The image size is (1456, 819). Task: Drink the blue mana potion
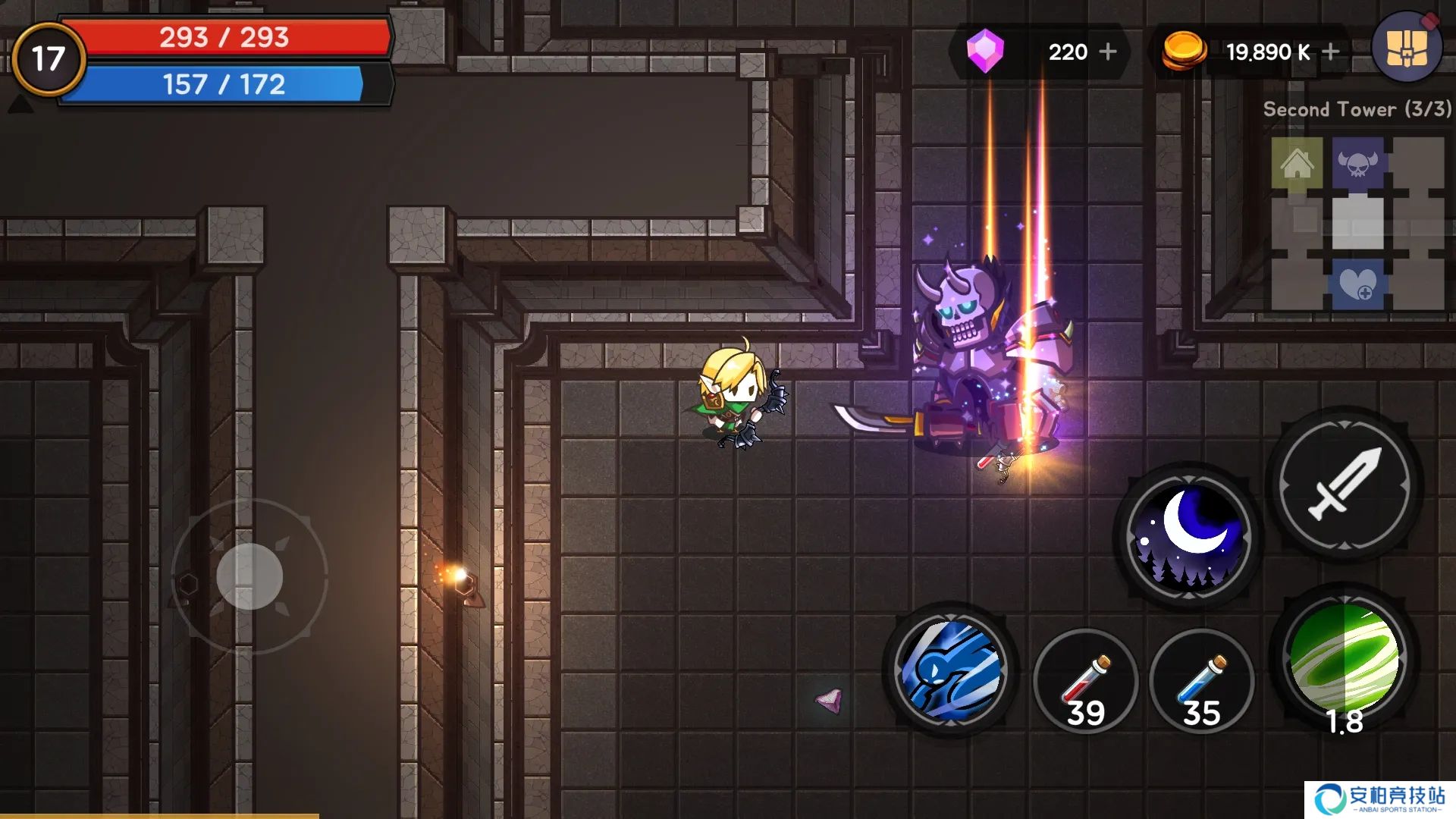click(x=1201, y=680)
